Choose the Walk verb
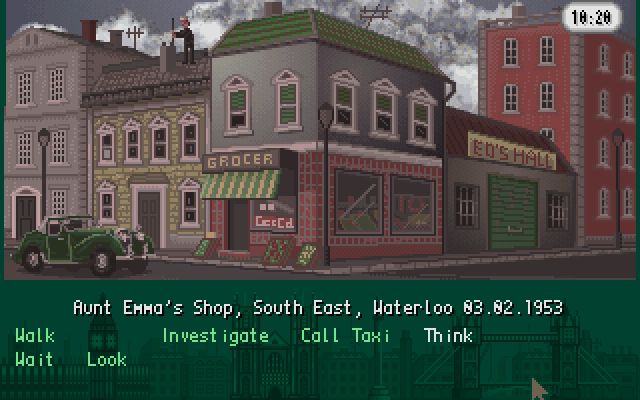 click(x=35, y=336)
